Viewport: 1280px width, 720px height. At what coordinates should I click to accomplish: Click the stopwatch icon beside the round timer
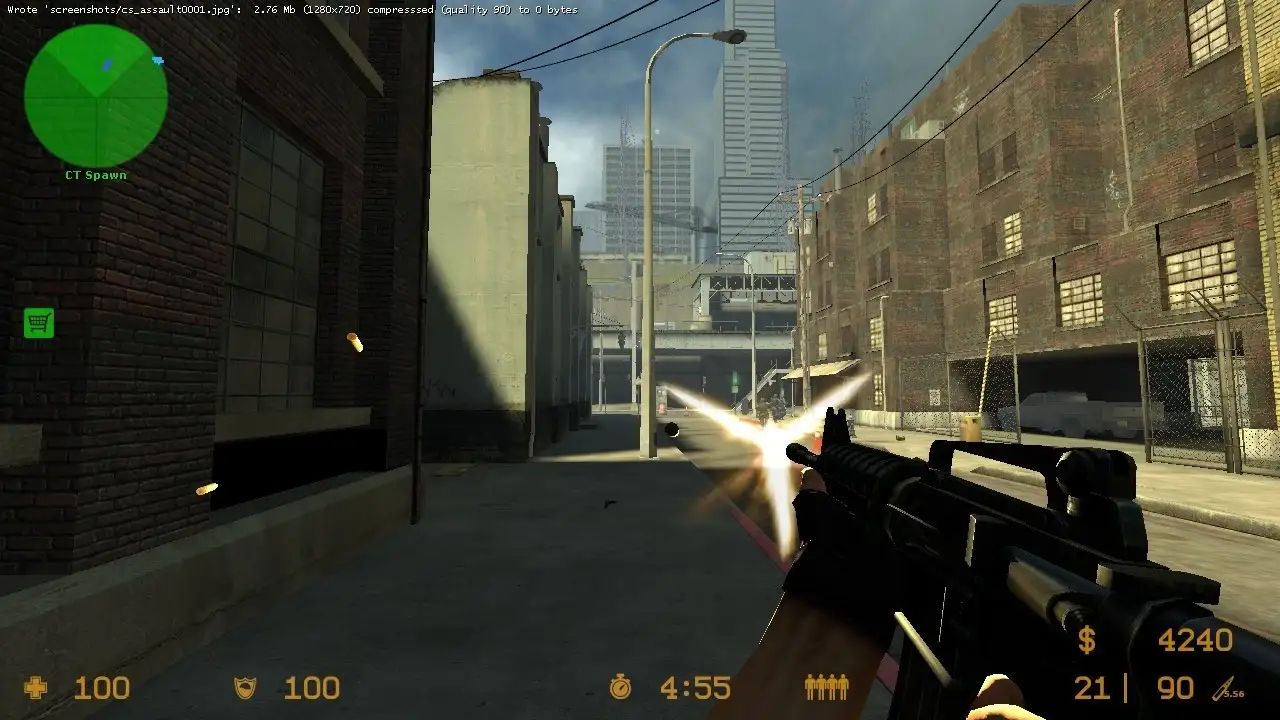pos(622,688)
